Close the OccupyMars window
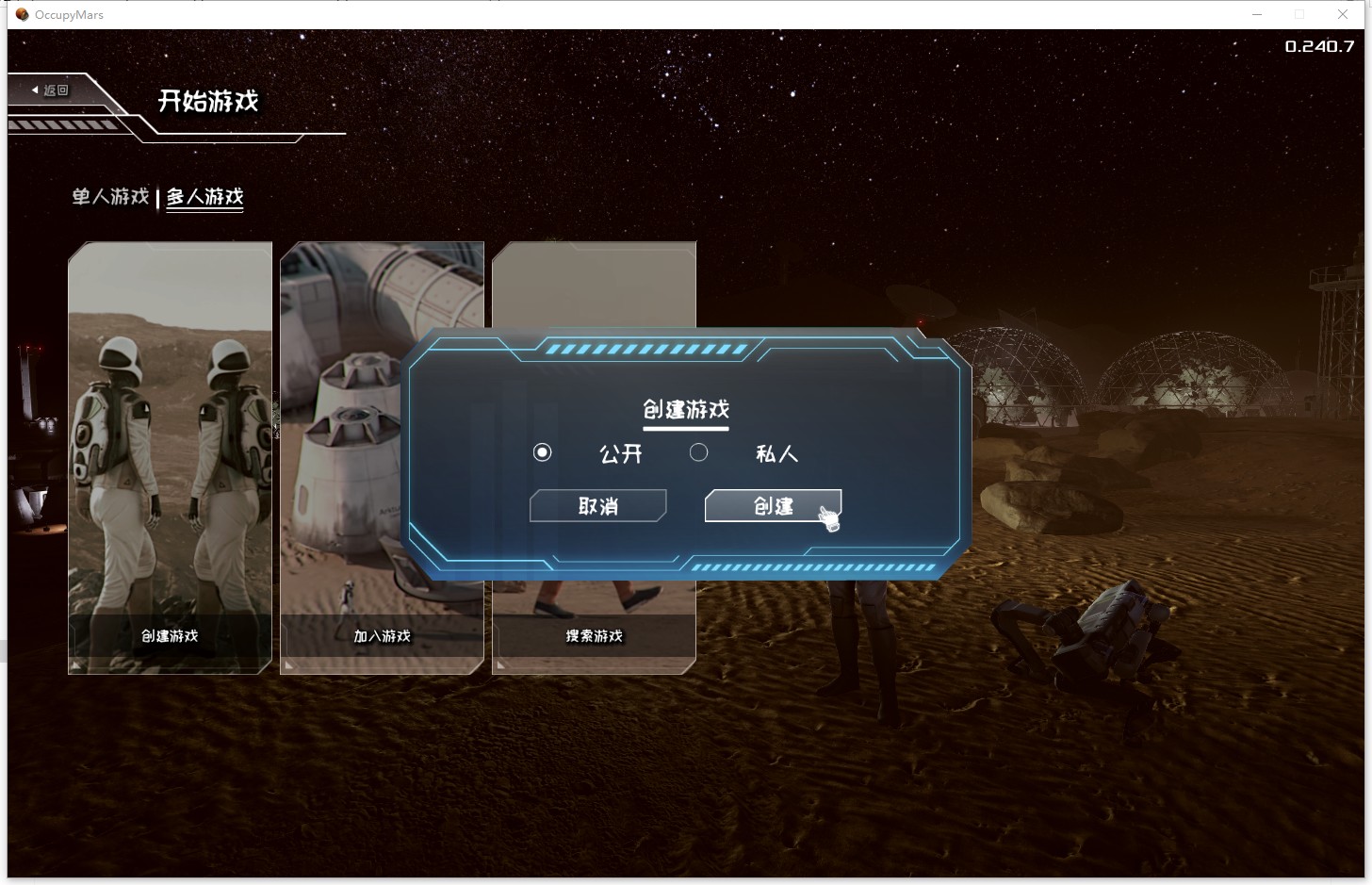Image resolution: width=1372 pixels, height=885 pixels. point(1343,14)
